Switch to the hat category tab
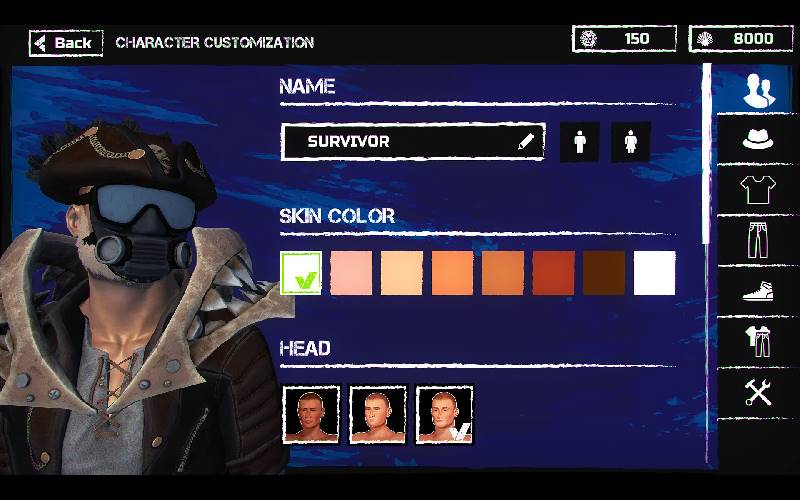The height and width of the screenshot is (500, 800). (x=758, y=138)
